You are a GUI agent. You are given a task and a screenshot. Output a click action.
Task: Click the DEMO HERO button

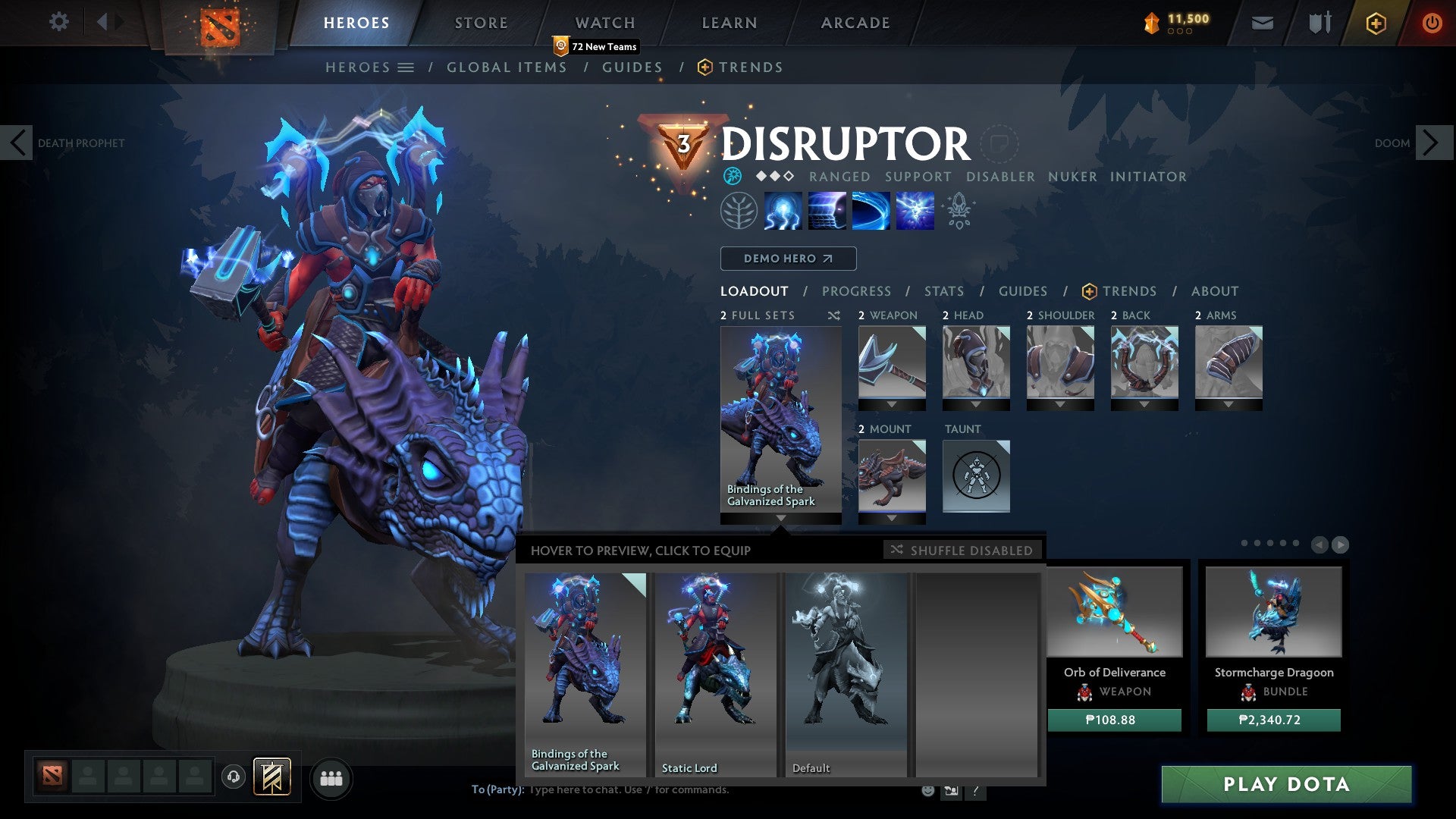[x=787, y=258]
